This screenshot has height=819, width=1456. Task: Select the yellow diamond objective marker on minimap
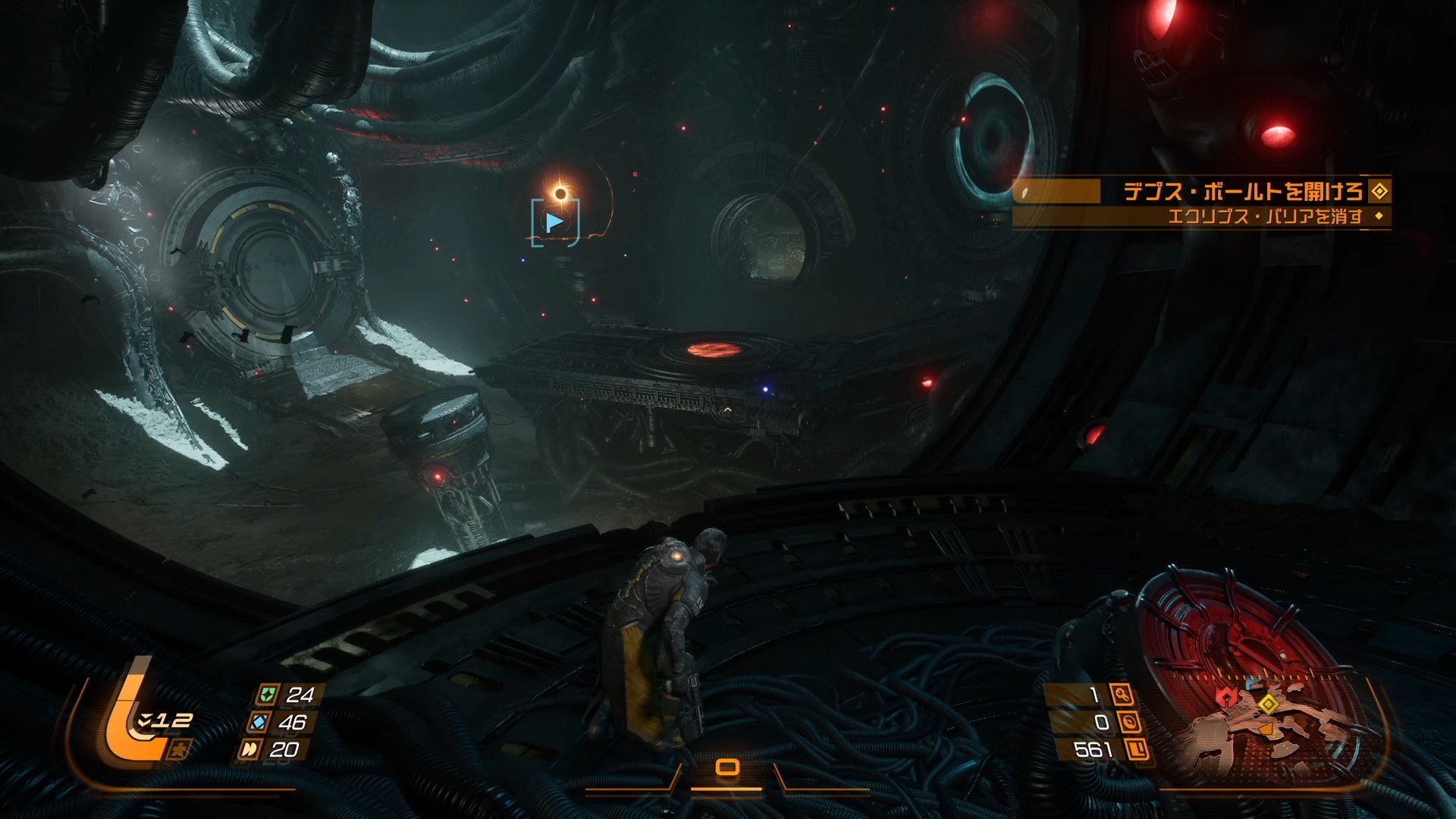[1267, 704]
